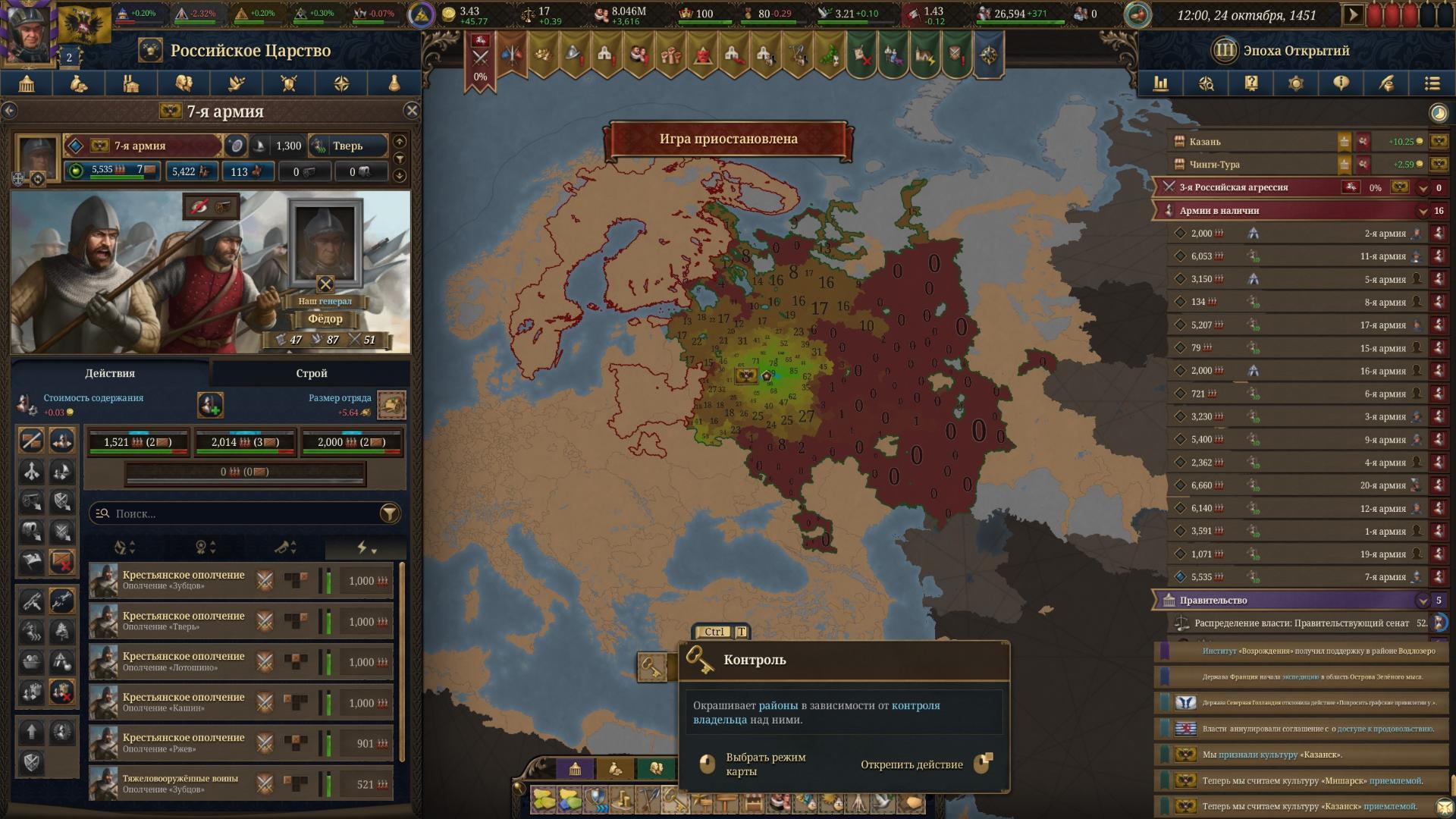The image size is (1456, 819).
Task: Open the Действия tab
Action: [110, 373]
